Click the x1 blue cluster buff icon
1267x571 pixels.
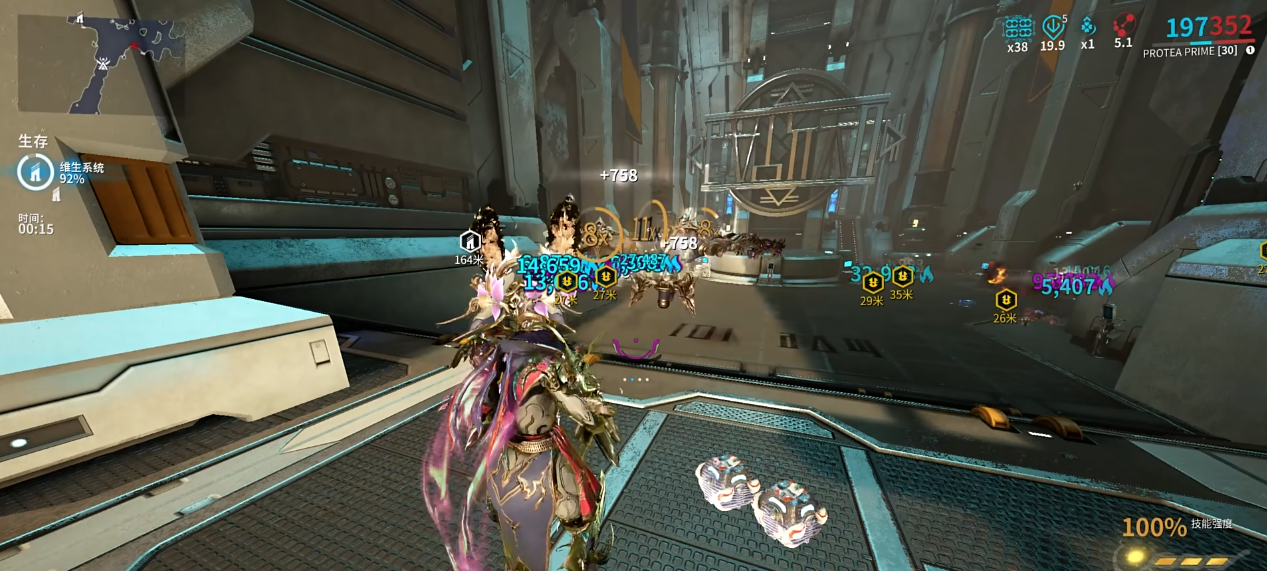click(x=1088, y=26)
